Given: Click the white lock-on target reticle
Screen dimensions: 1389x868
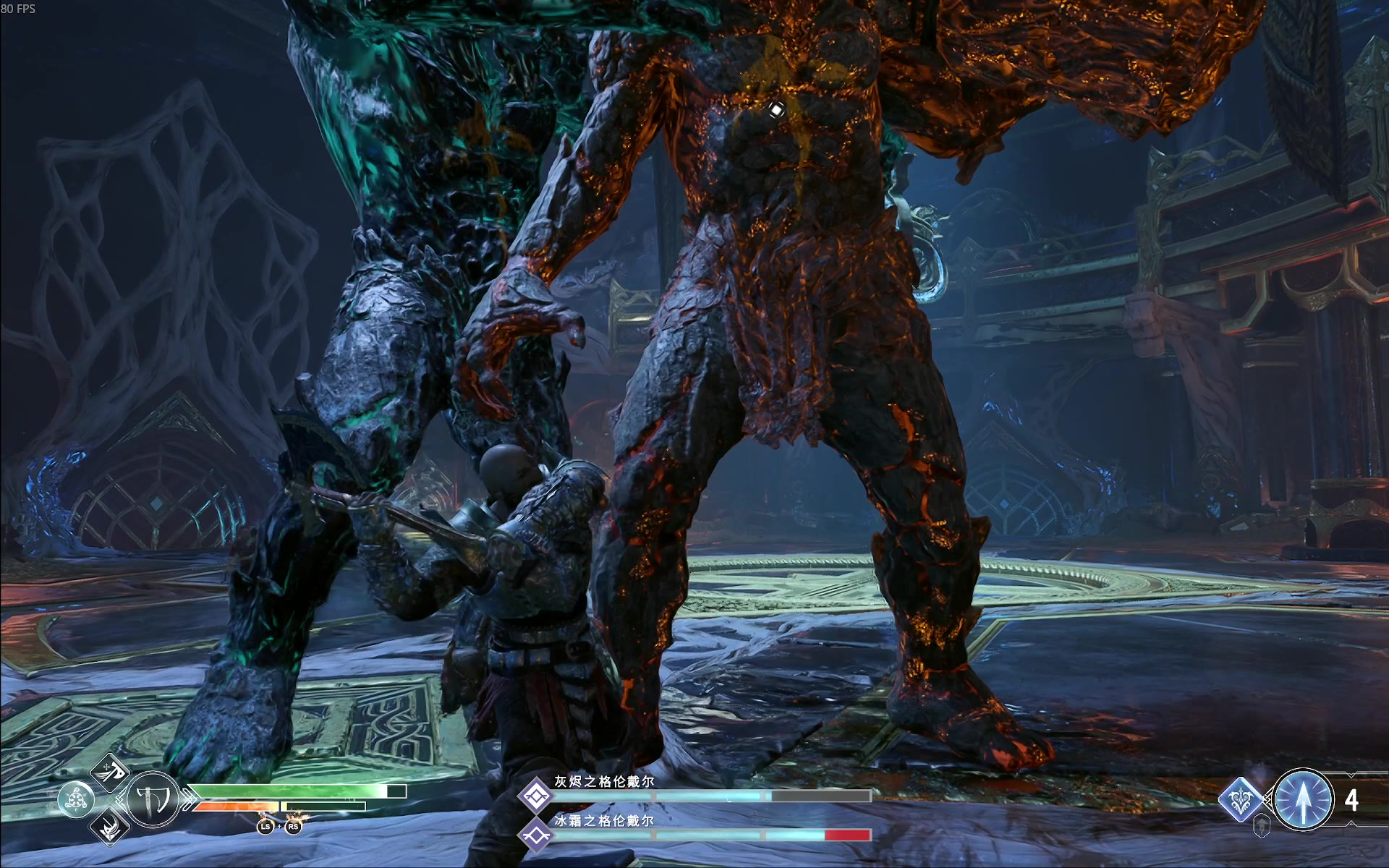Looking at the screenshot, I should point(776,110).
